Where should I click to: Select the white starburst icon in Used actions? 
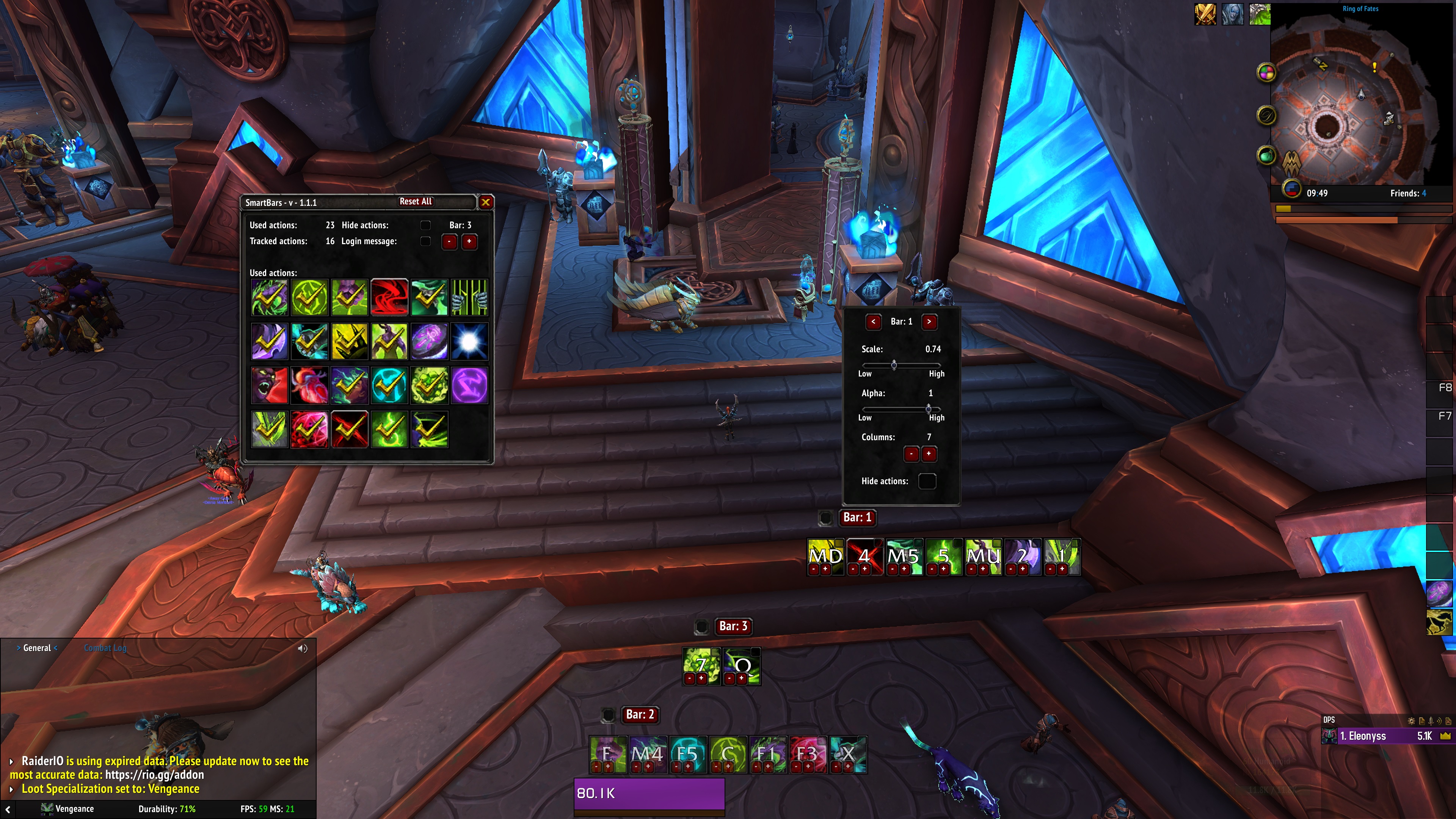point(469,341)
